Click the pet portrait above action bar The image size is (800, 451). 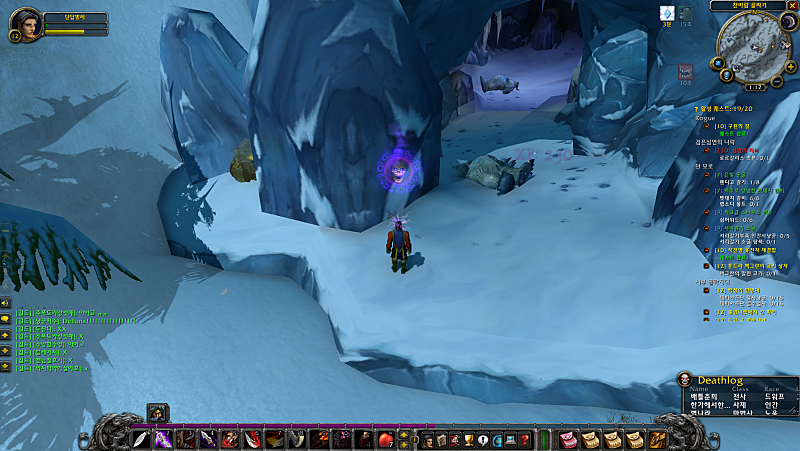tap(156, 411)
